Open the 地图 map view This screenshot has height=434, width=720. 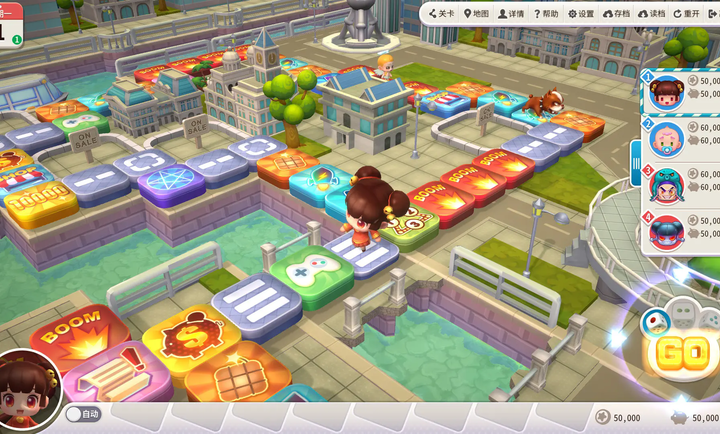(476, 14)
